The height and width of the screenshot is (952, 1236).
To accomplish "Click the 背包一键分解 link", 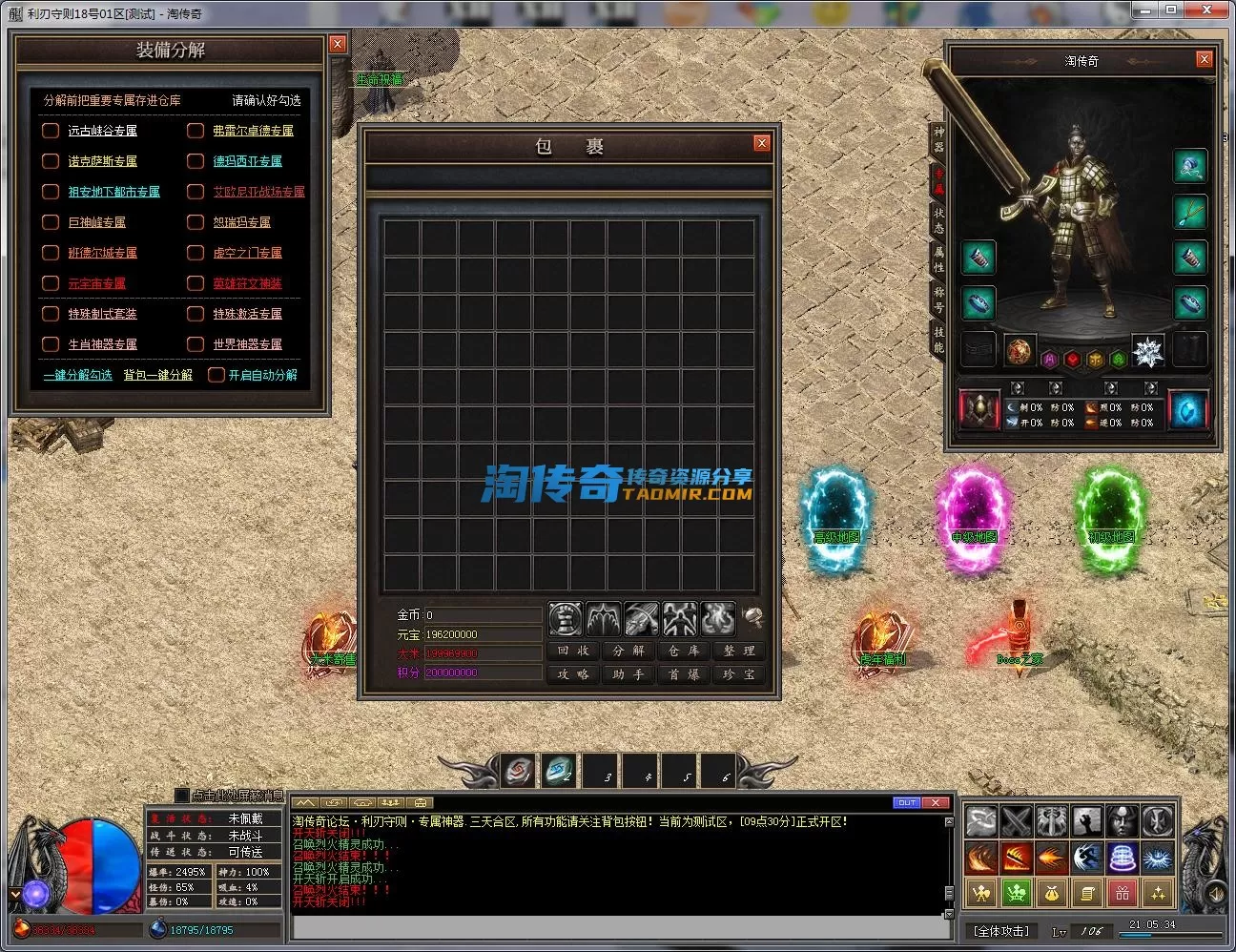I will pyautogui.click(x=157, y=375).
